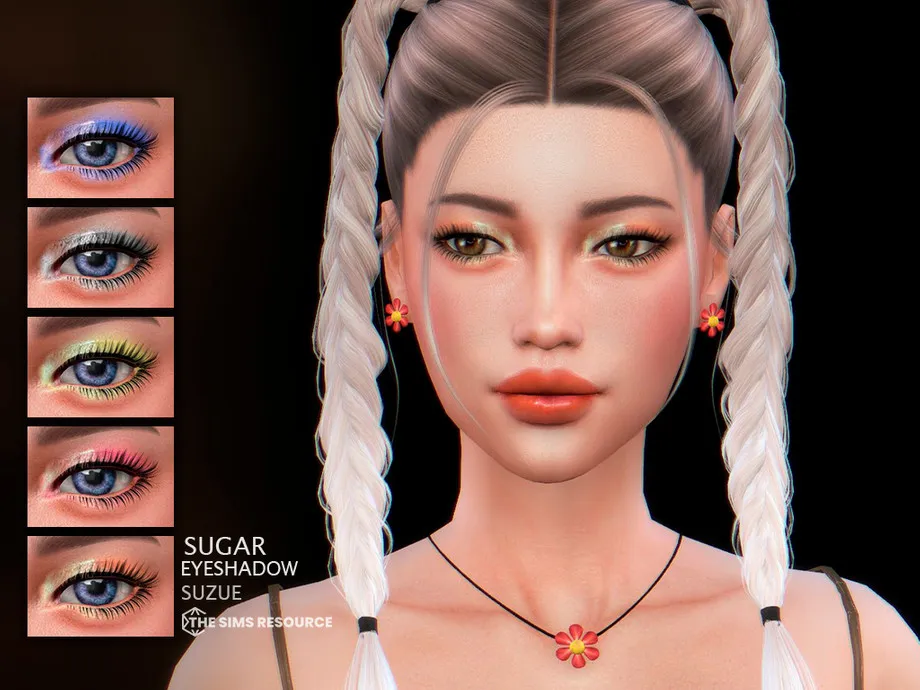Choose the silver eyeshadow swatch

(100, 257)
